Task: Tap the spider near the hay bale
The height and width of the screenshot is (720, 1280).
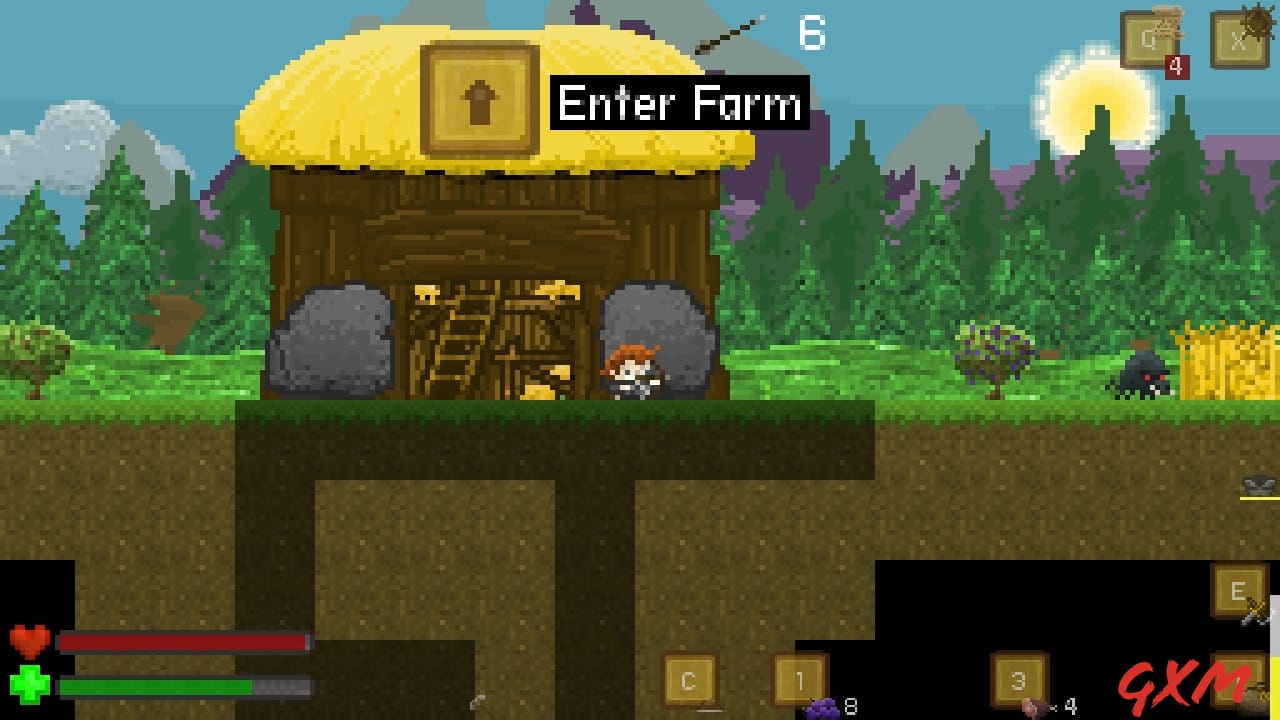Action: pos(1142,375)
